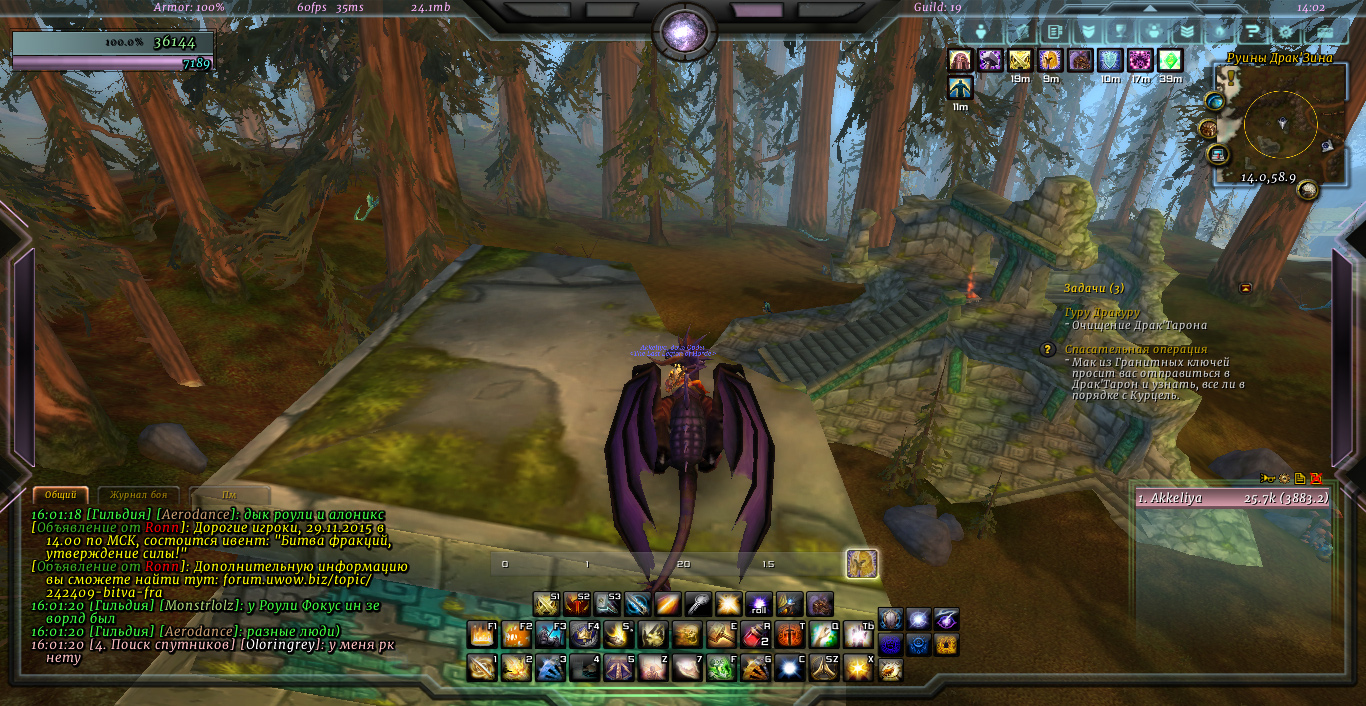Select the Гуру Дракуру quest in tracker
Screen dimensions: 1366x706
tap(1102, 312)
